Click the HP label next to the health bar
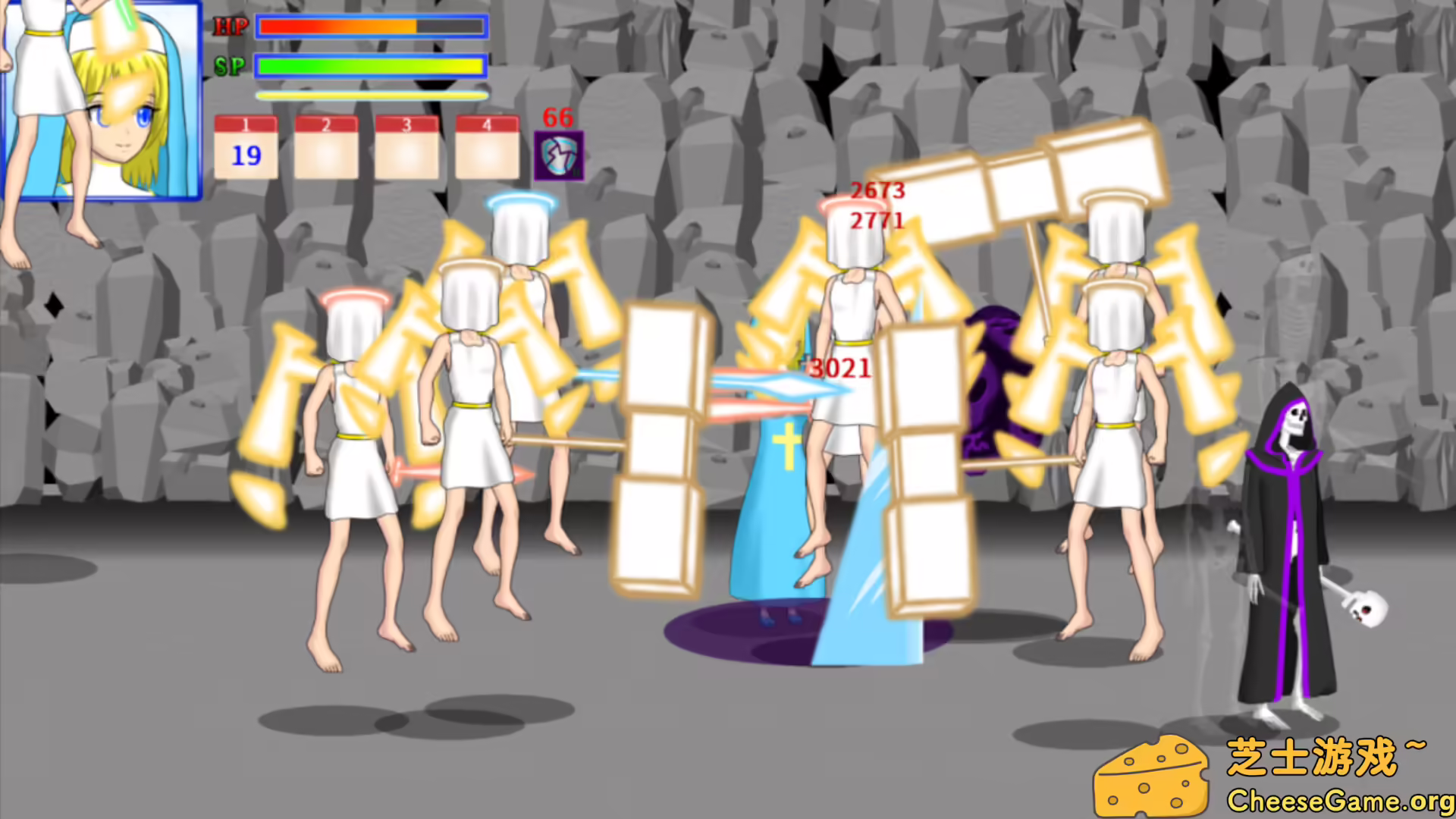Screen dimensions: 1456x819 coord(231,27)
